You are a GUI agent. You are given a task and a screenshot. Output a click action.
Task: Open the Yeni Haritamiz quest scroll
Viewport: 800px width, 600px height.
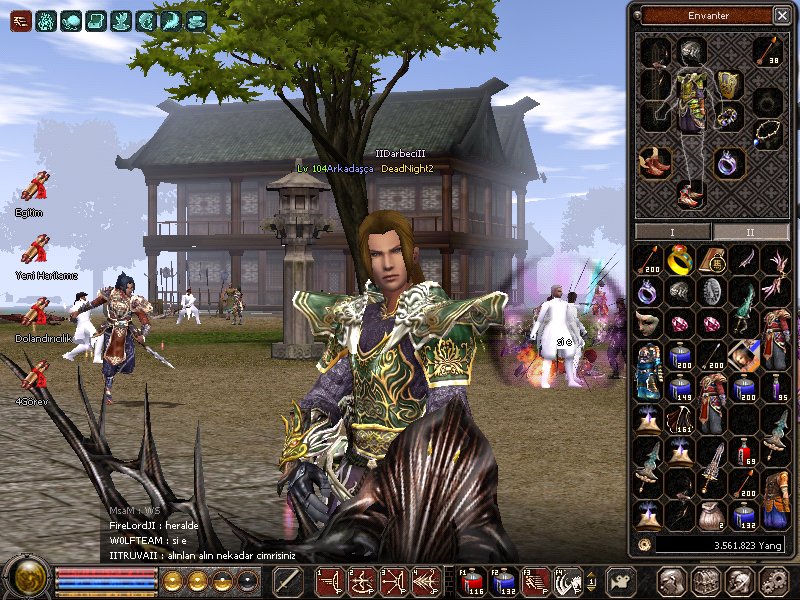tap(36, 249)
